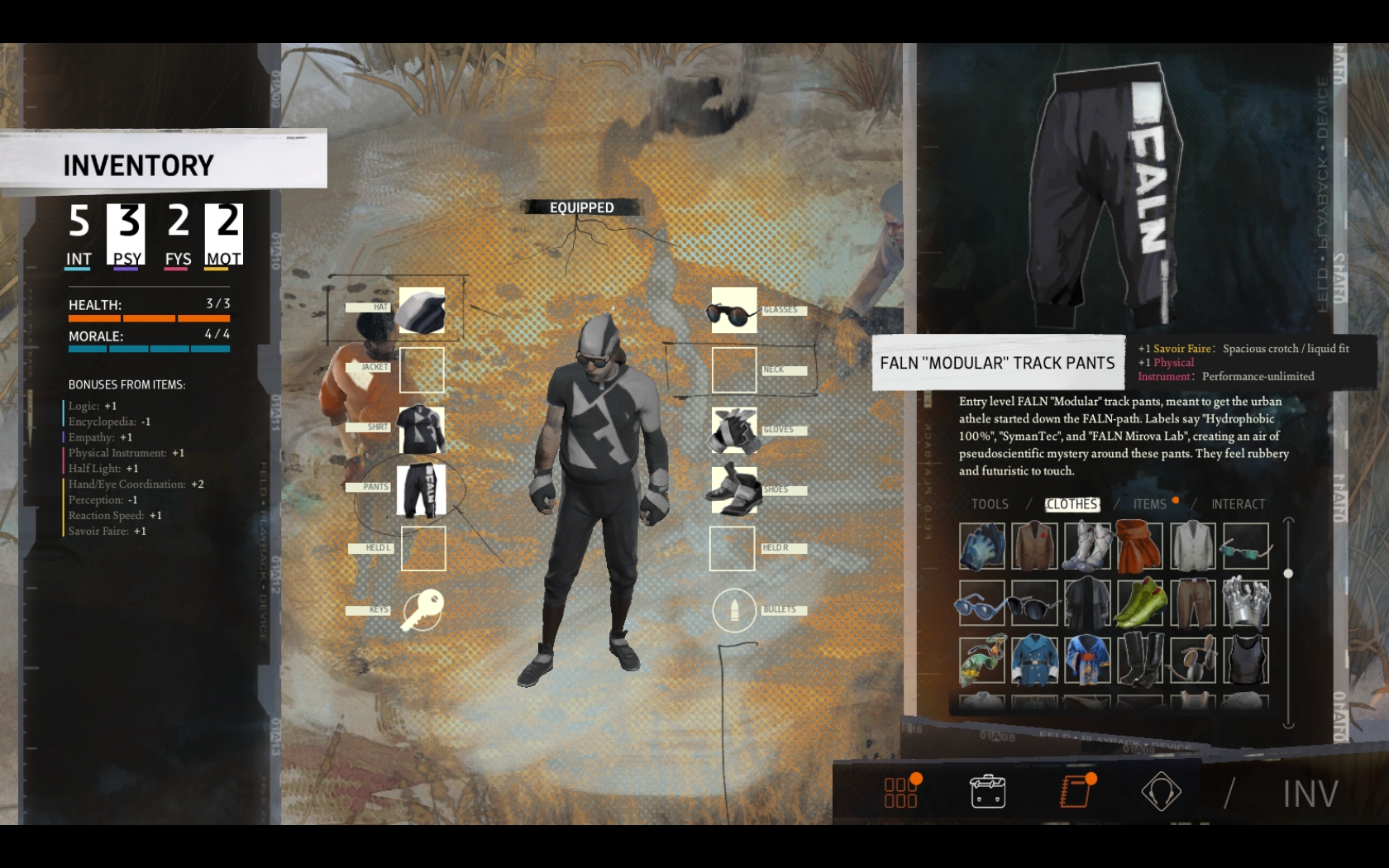Choose the equipped gloves slot
This screenshot has height=868, width=1389.
click(733, 430)
